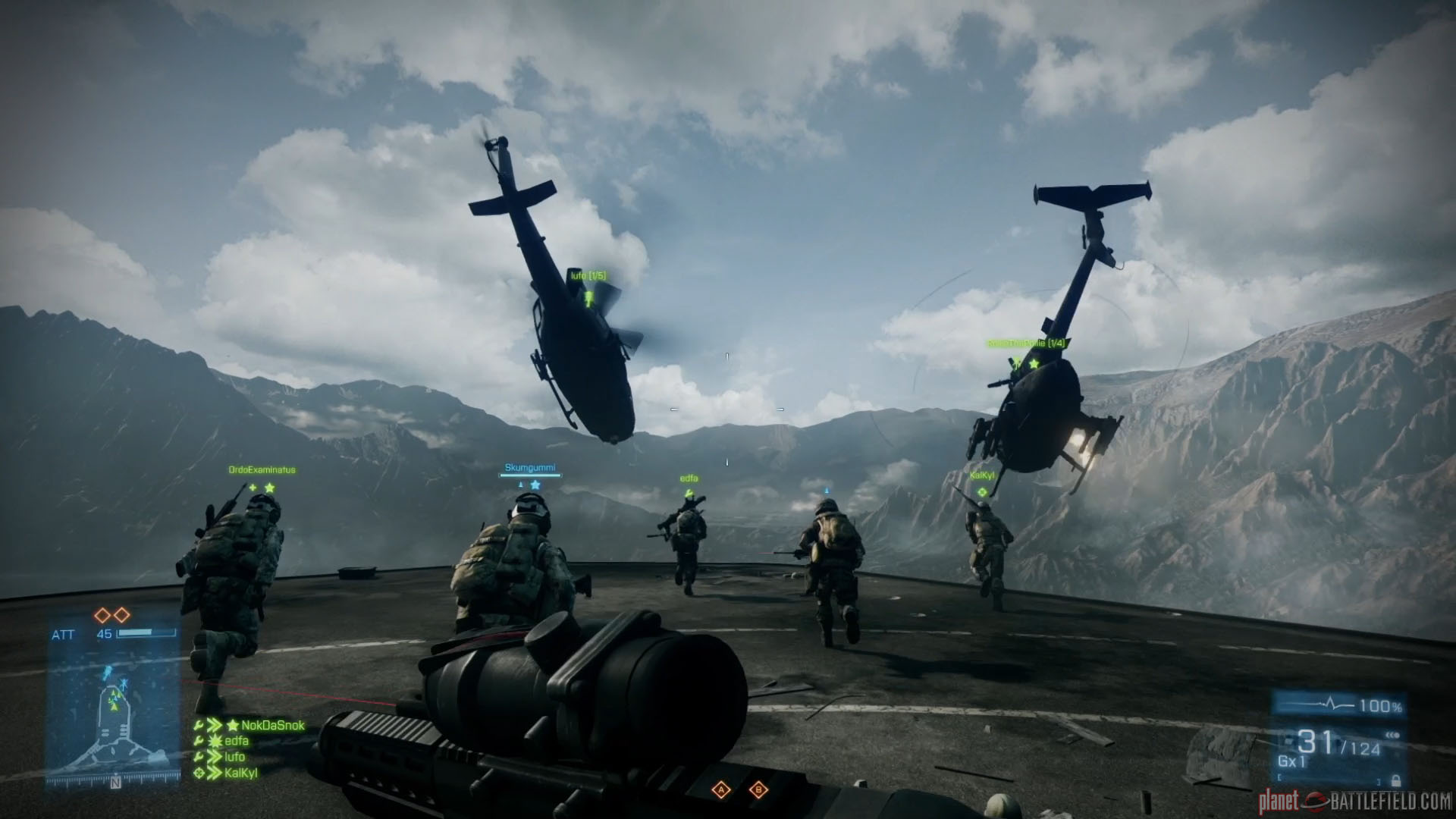Choose edfa from the squad list
Screen dimensions: 1456x819
237,741
